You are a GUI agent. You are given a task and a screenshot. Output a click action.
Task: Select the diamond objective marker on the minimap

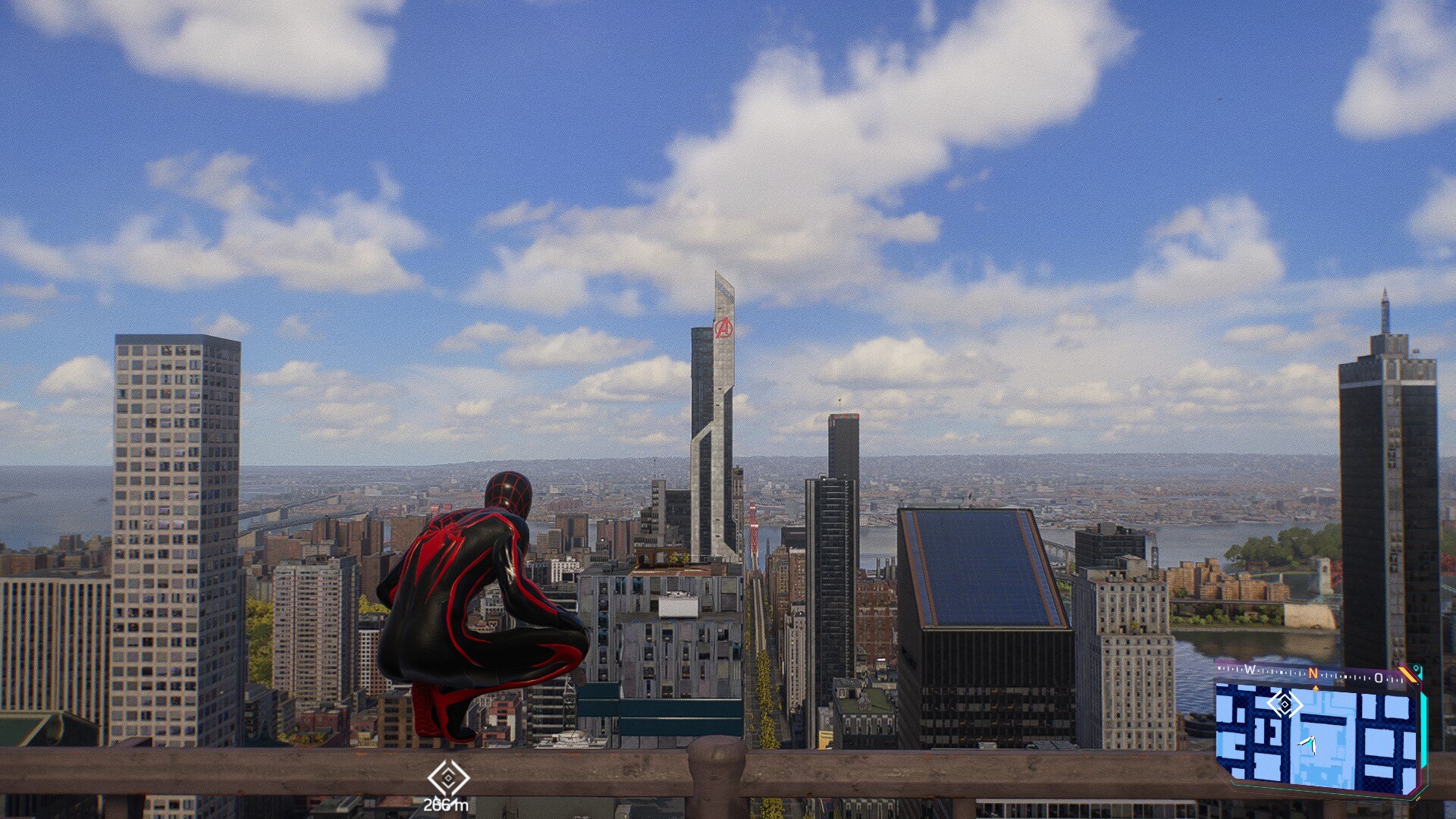(x=1284, y=704)
